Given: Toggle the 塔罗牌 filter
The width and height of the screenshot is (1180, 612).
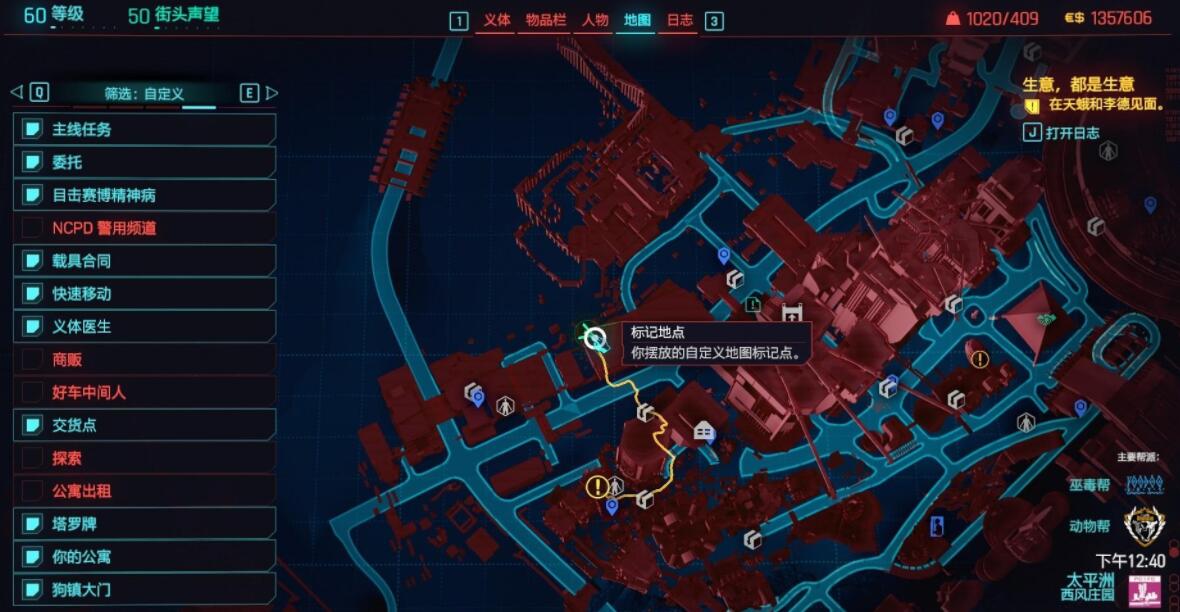Looking at the screenshot, I should click(145, 524).
